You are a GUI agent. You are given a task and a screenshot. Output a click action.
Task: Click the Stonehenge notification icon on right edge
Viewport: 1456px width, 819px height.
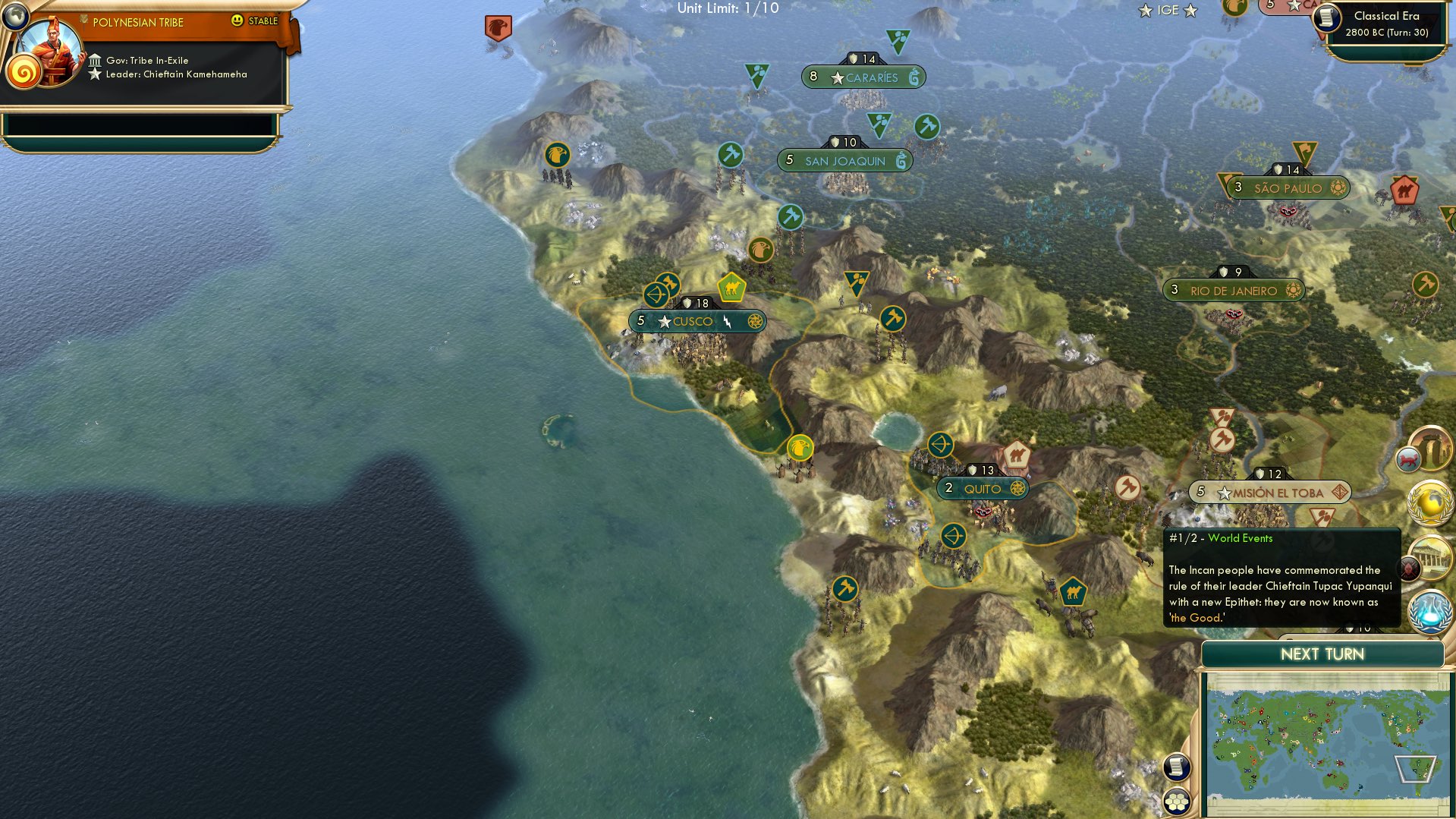(x=1431, y=447)
